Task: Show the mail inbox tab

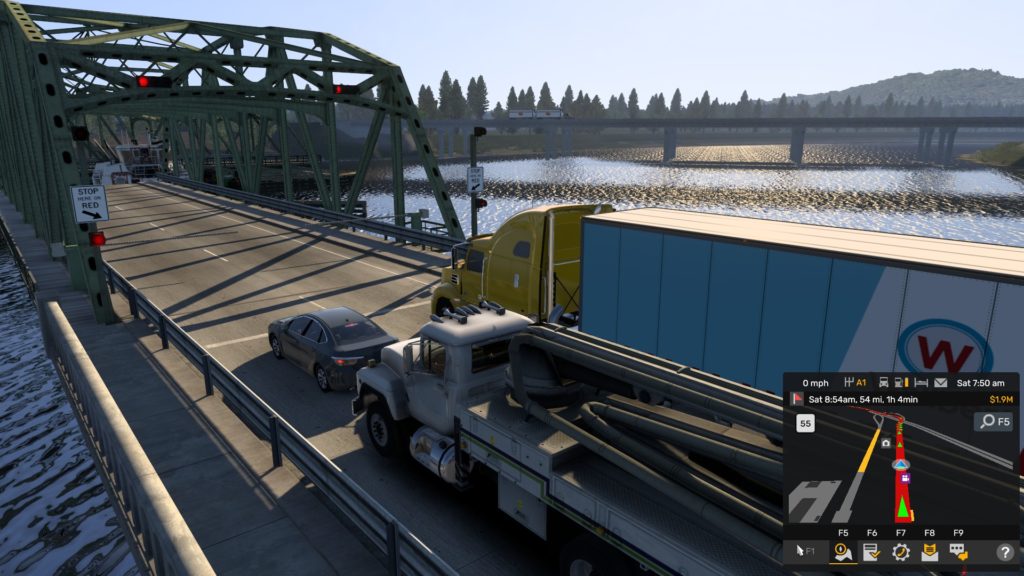Action: 929,551
